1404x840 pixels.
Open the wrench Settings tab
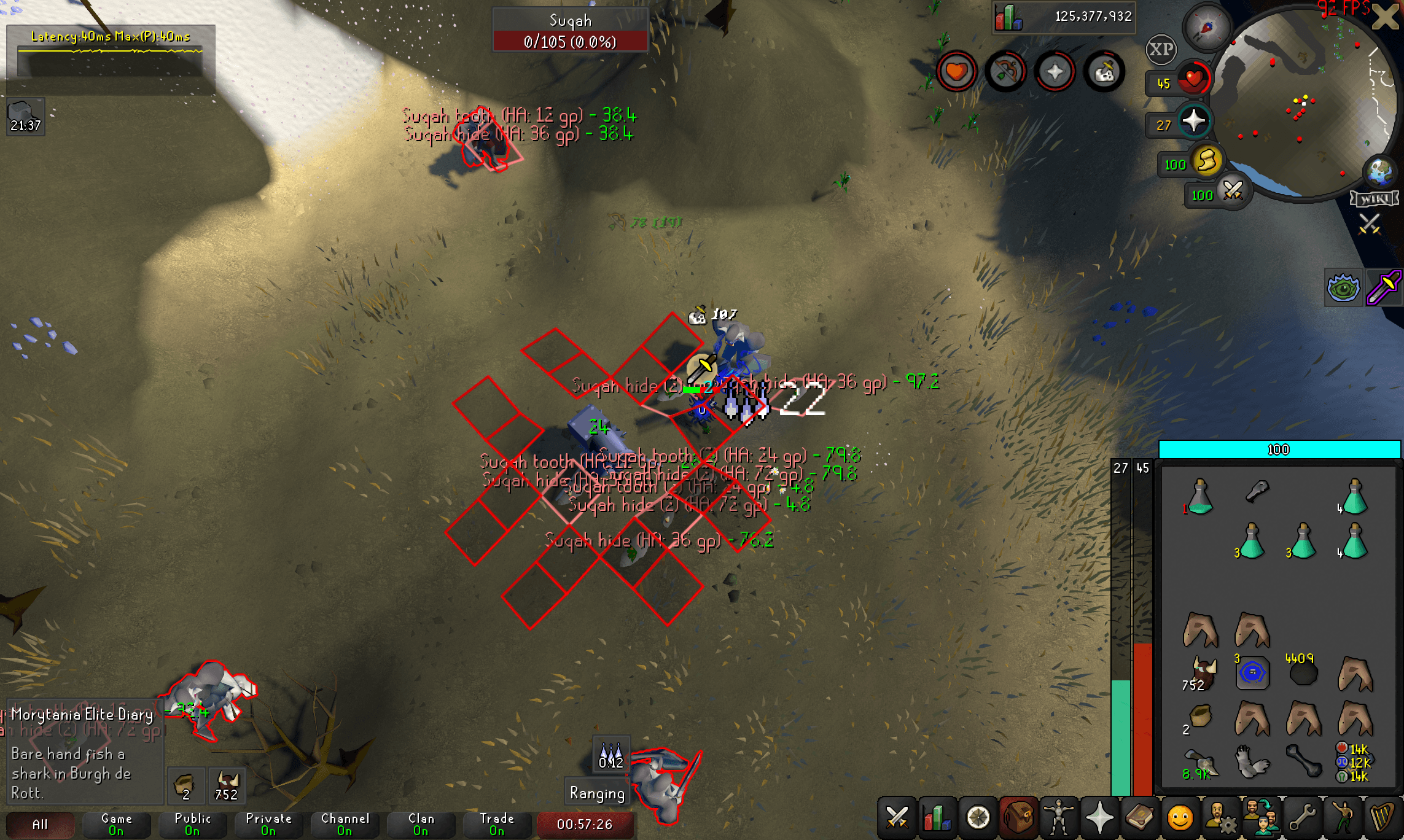tap(1301, 818)
